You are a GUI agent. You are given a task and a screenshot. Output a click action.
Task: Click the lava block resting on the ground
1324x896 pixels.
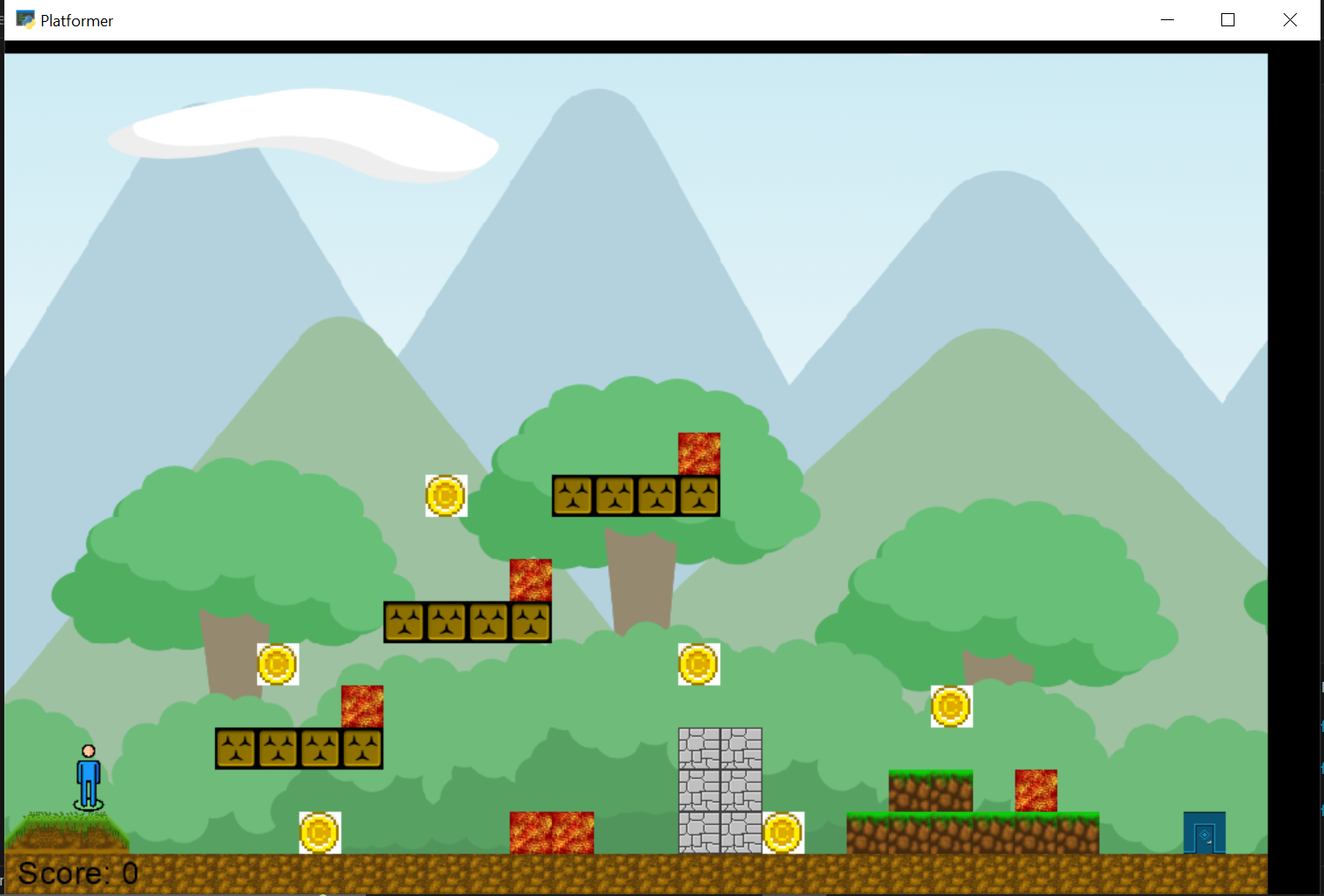(552, 831)
